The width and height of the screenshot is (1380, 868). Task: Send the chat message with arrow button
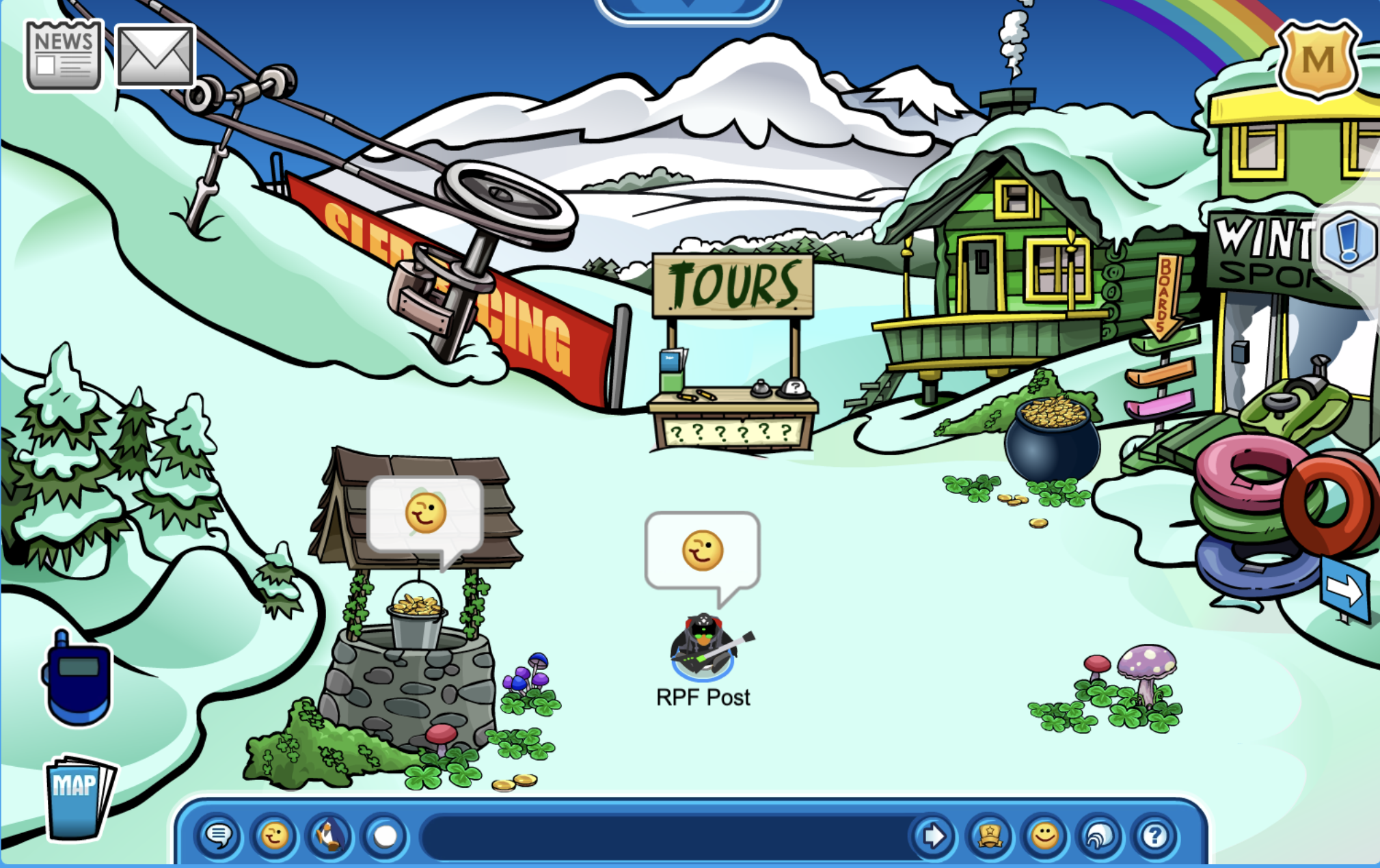(x=933, y=836)
